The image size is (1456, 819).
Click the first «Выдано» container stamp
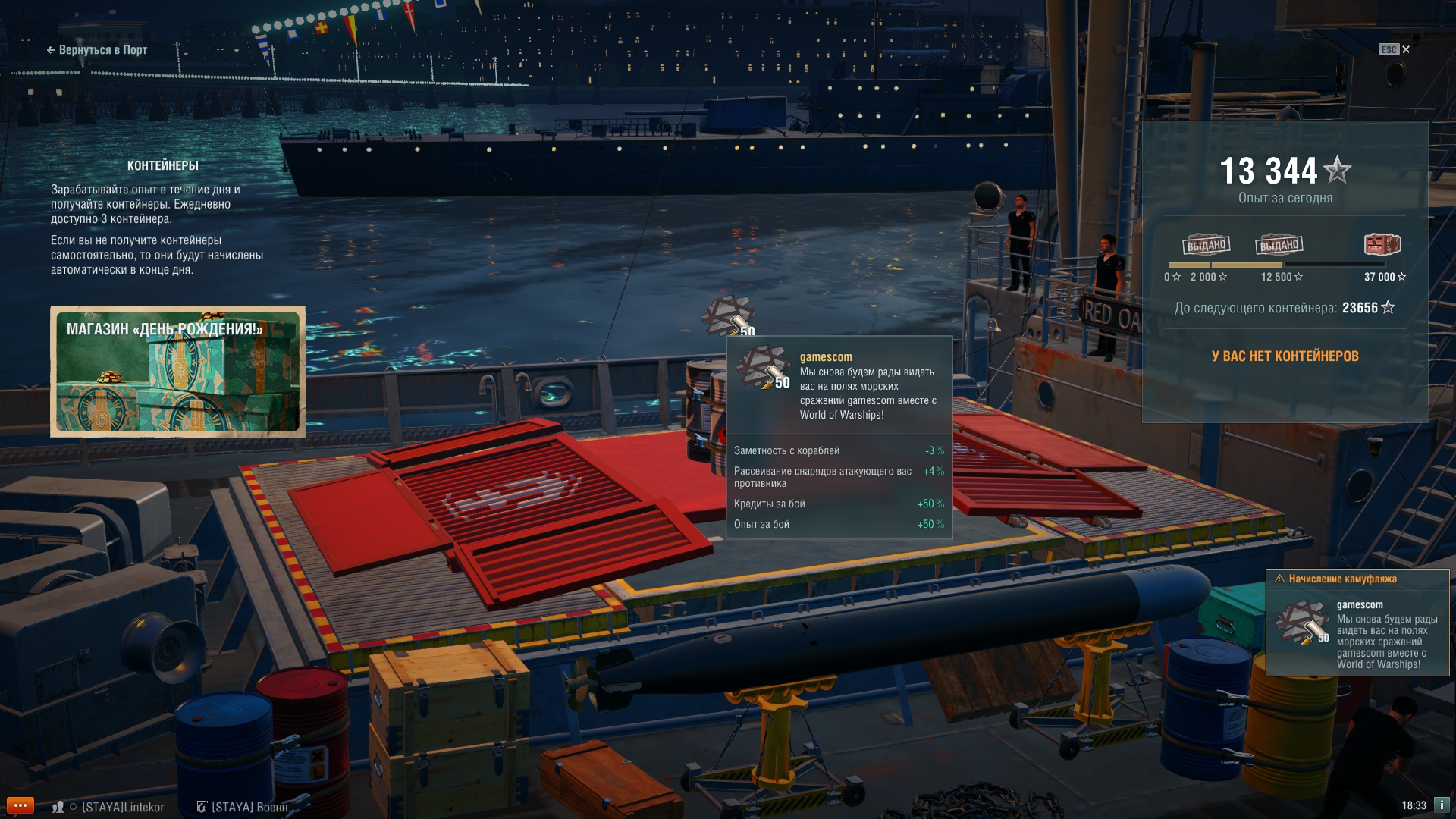[x=1206, y=245]
